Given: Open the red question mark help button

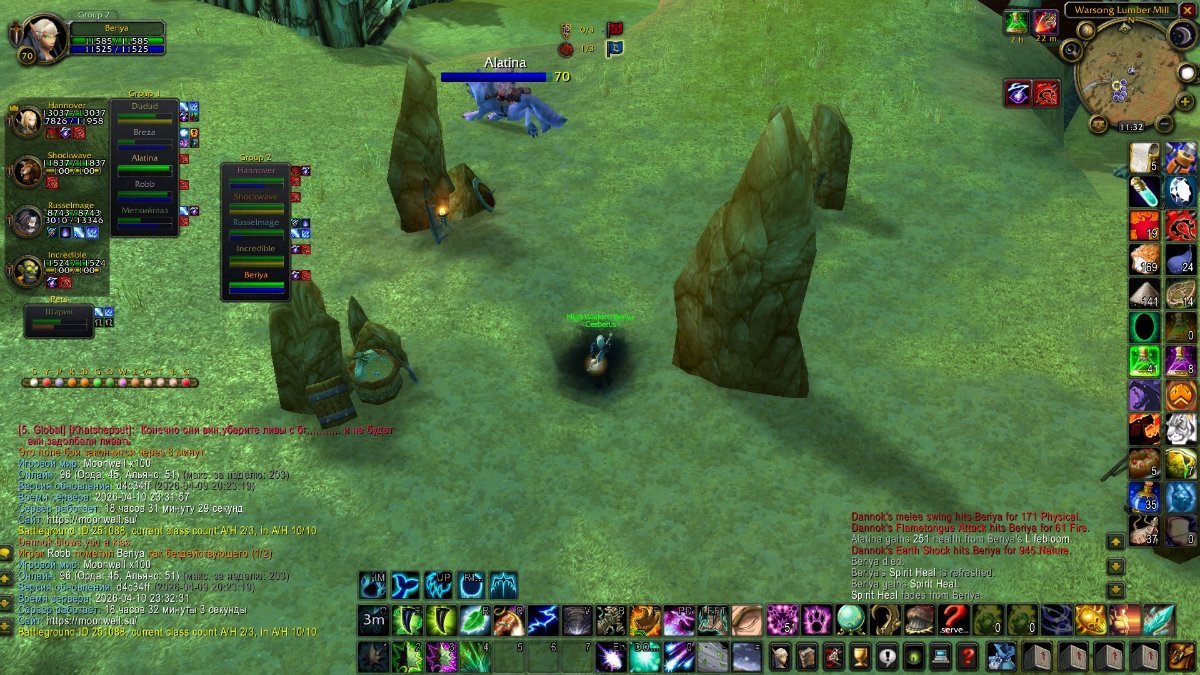Looking at the screenshot, I should tap(966, 657).
